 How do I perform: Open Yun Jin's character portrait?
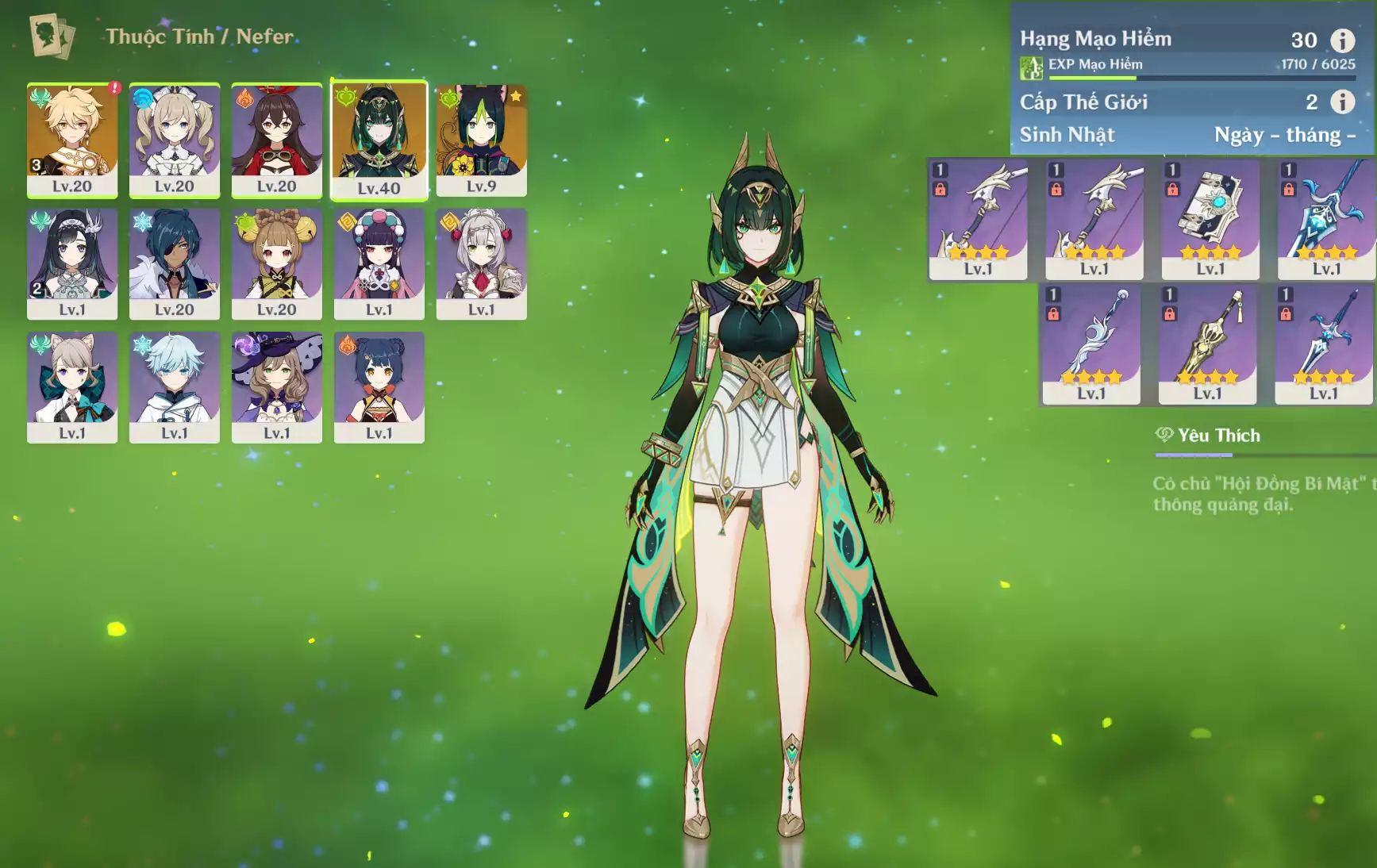click(x=379, y=263)
